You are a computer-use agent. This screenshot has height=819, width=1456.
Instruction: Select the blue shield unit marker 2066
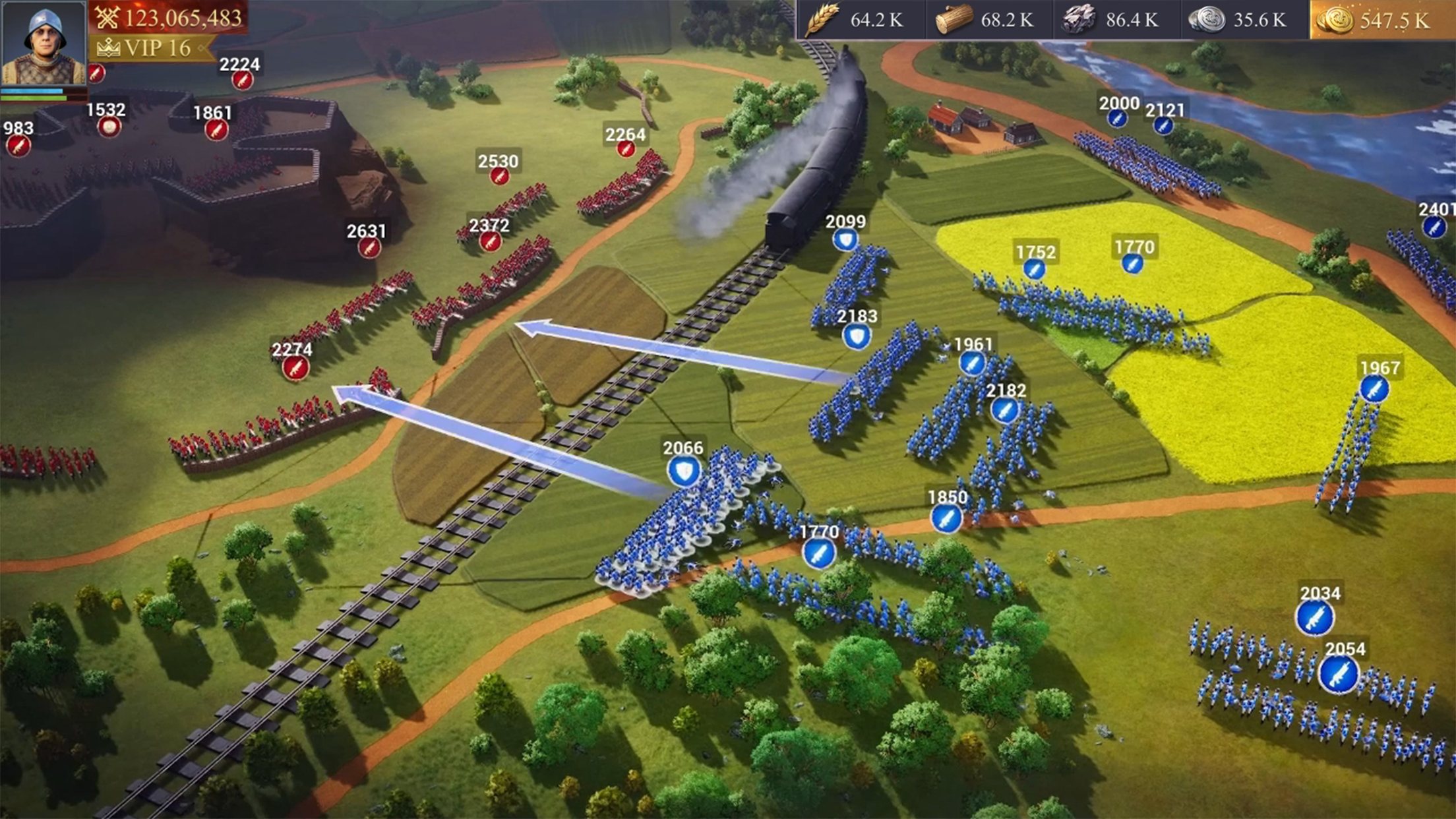[x=684, y=471]
